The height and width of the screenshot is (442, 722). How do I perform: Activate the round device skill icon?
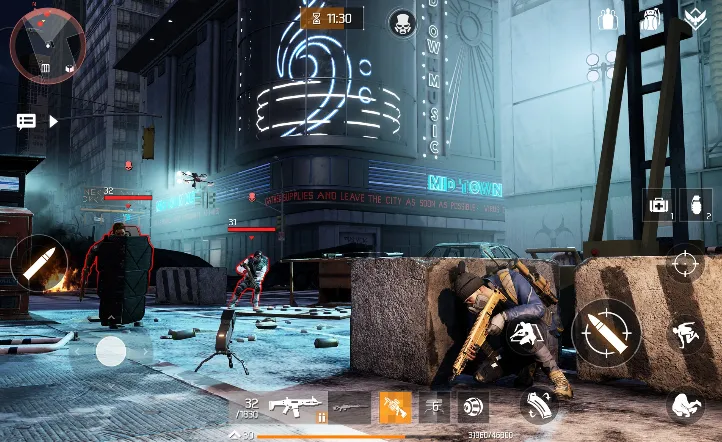[472, 407]
